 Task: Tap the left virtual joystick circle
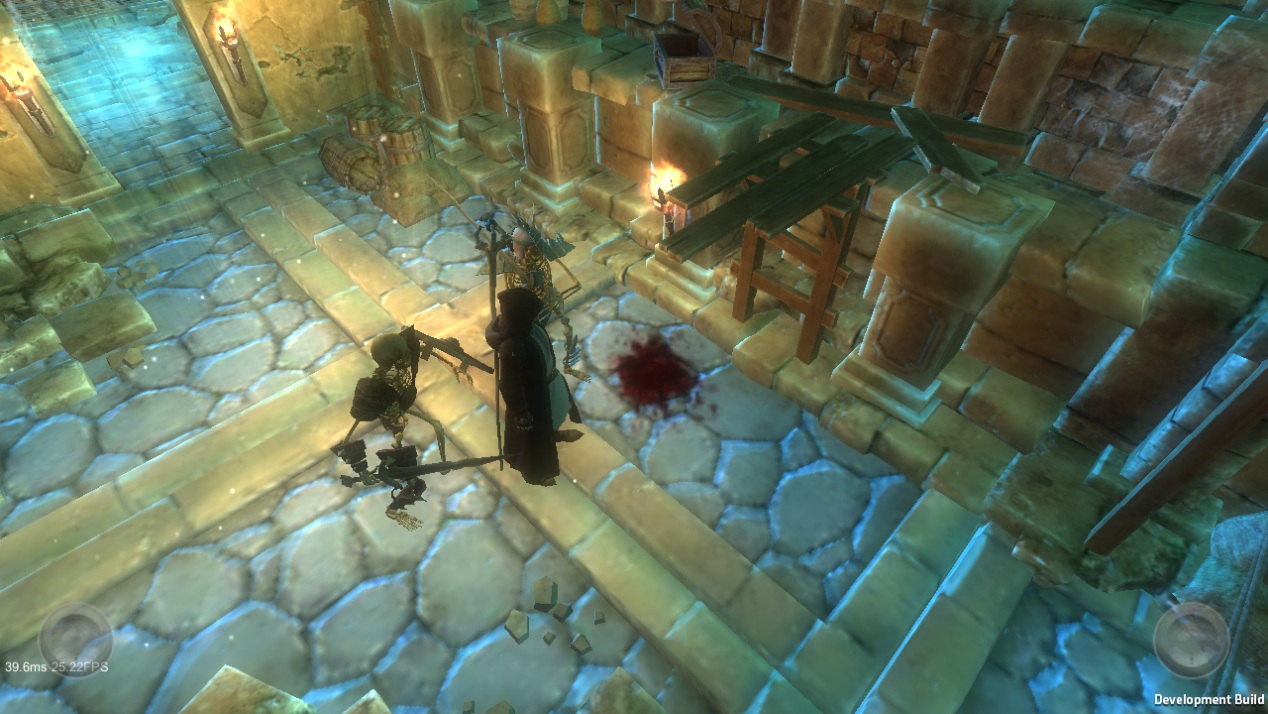(x=76, y=639)
